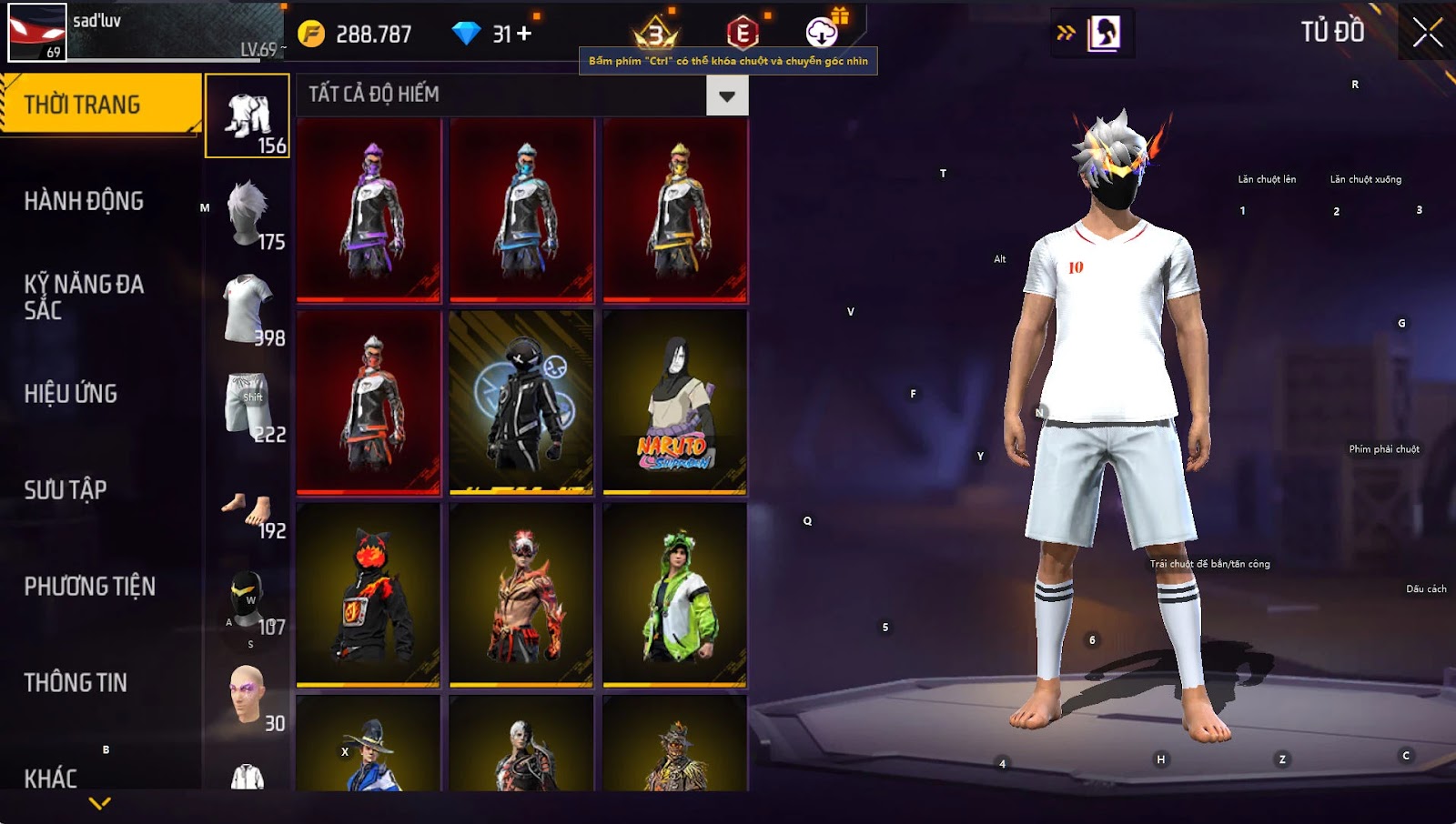Switch to the Hành Động tab
1456x824 pixels.
pyautogui.click(x=84, y=201)
